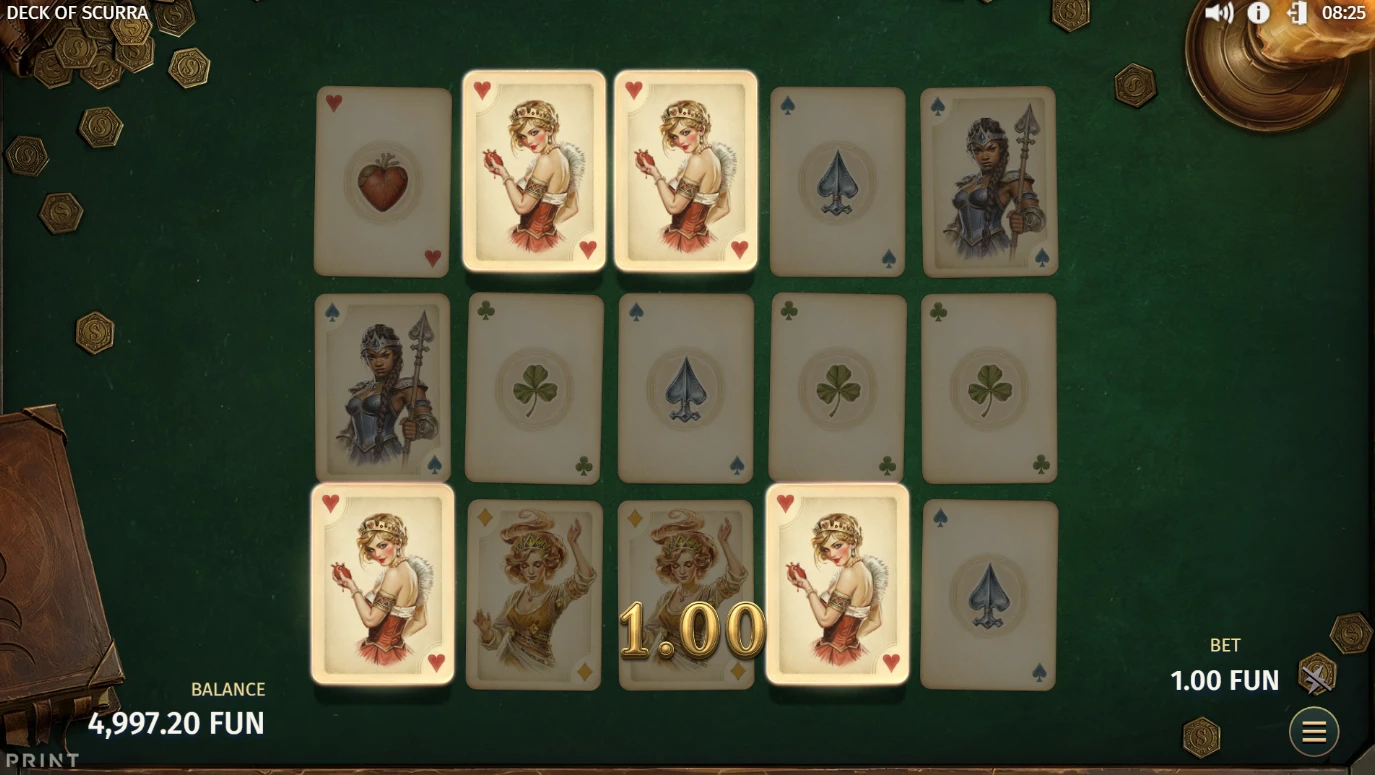Image resolution: width=1375 pixels, height=775 pixels.
Task: Open the hamburger game menu
Action: tap(1313, 731)
